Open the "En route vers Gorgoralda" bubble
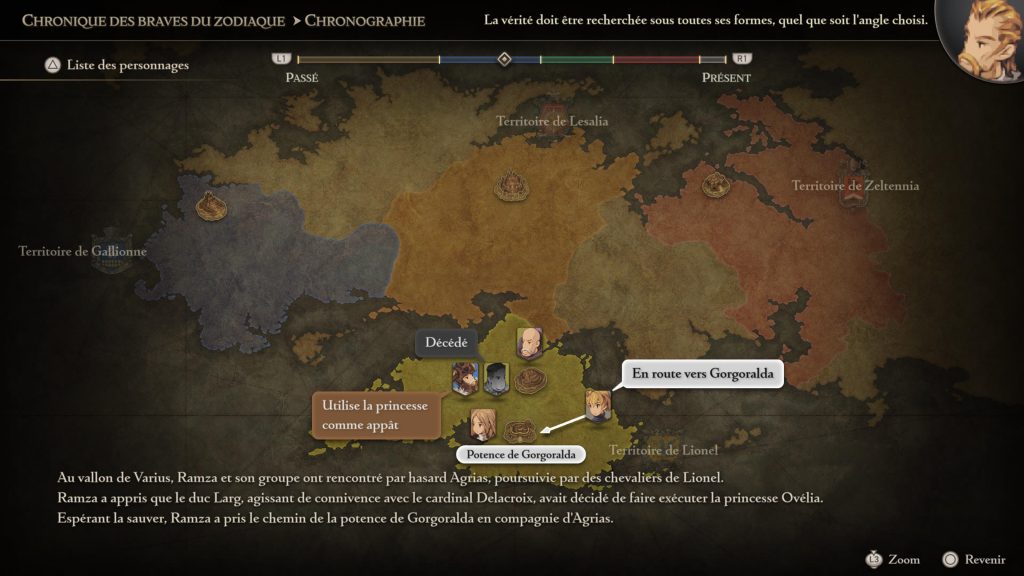1024x576 pixels. (x=703, y=374)
